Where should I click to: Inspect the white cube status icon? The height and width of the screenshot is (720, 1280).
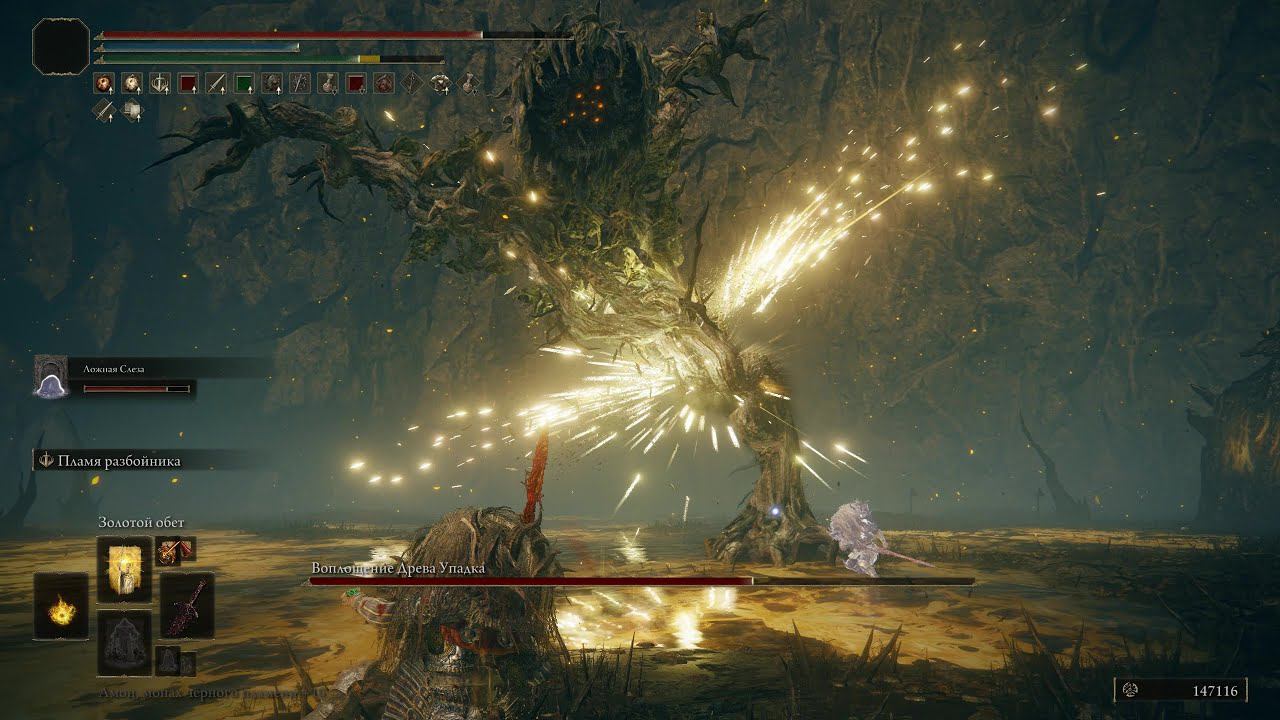[x=132, y=110]
